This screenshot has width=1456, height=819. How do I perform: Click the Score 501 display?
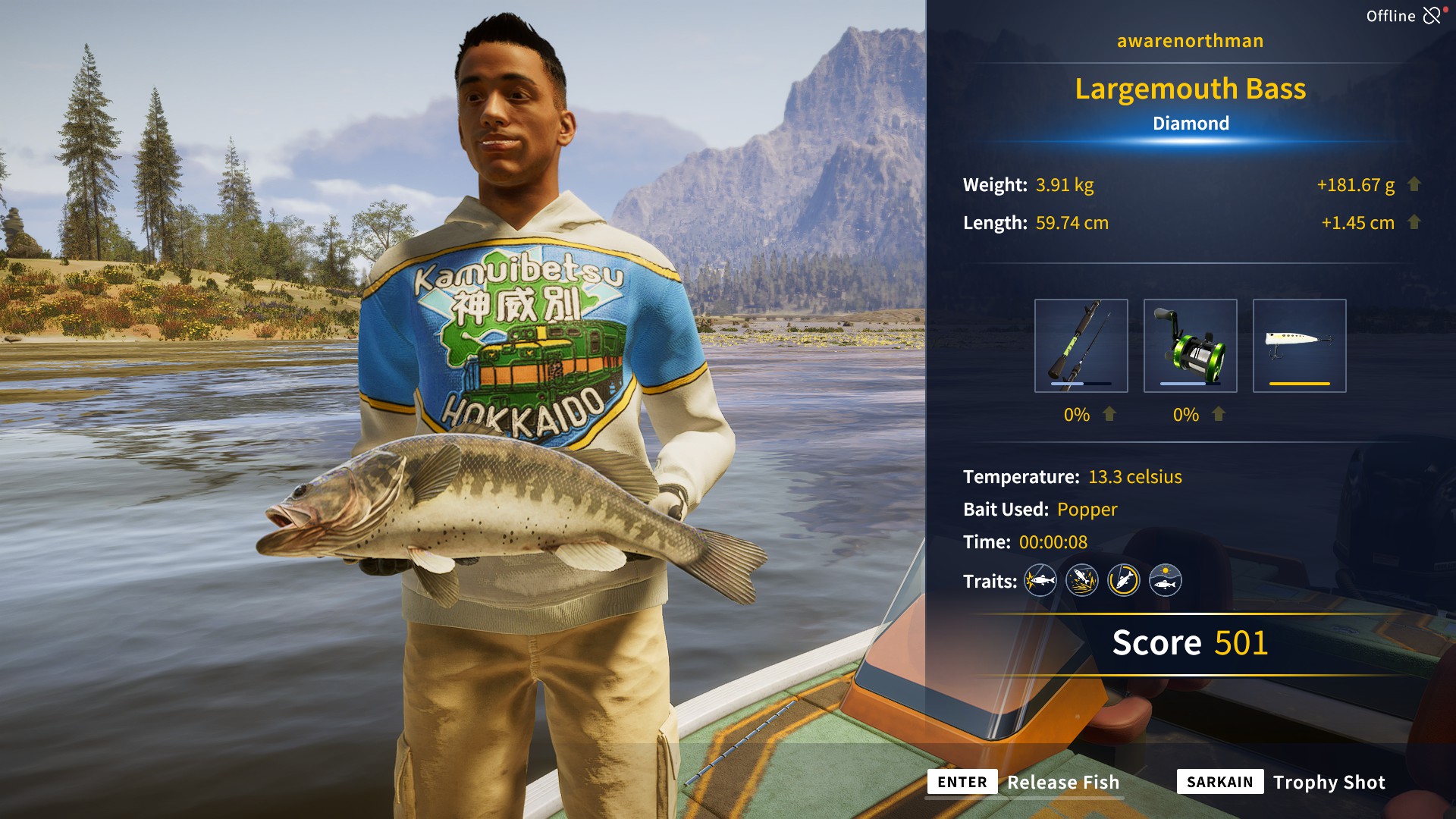coord(1190,643)
